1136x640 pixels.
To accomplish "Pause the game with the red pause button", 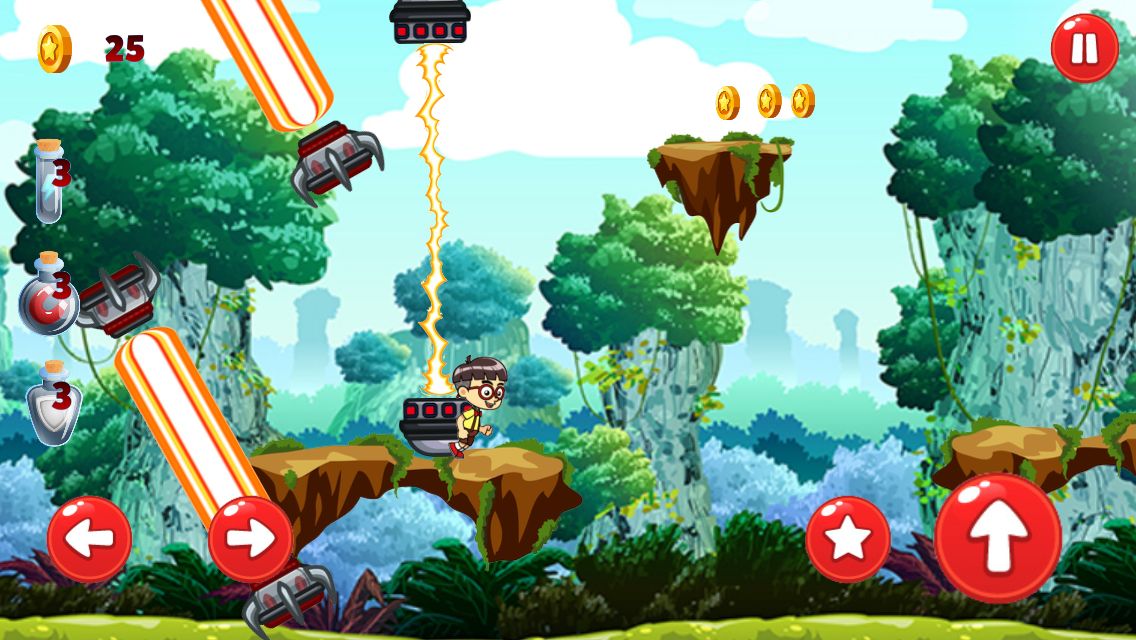I will [1085, 48].
